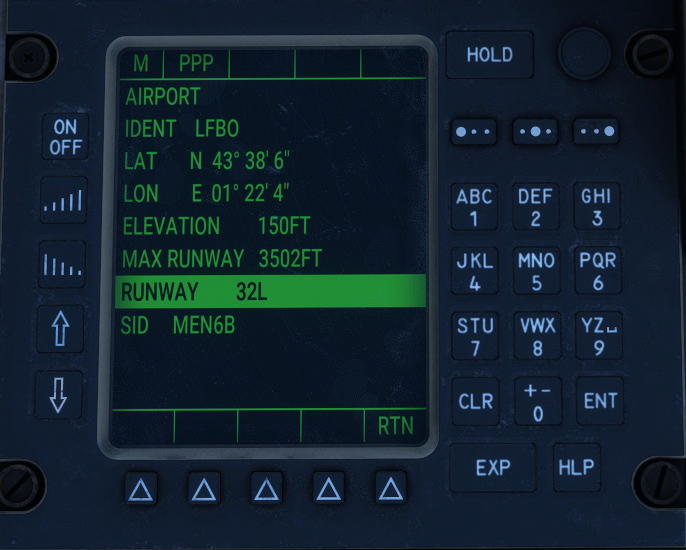Open the EXP function
Viewport: 686px width, 550px height.
coord(492,467)
